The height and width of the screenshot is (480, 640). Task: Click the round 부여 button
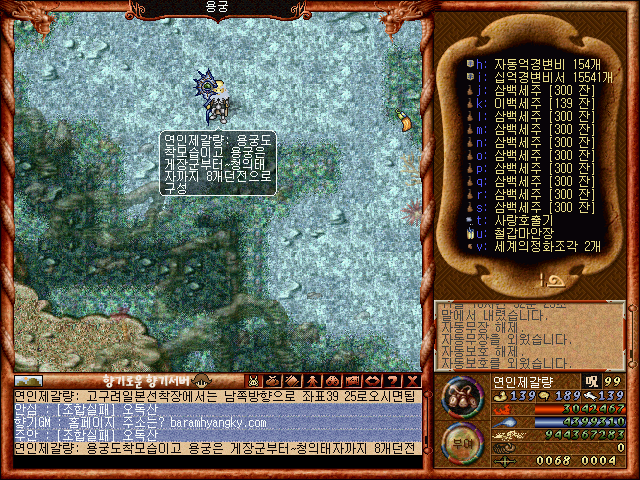coord(462,440)
